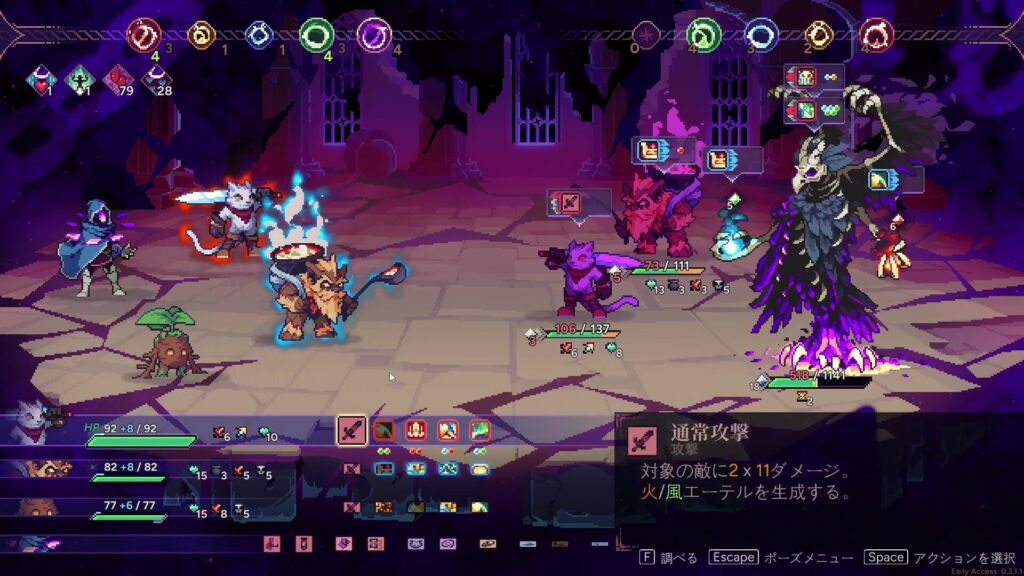Select the highlighted normal attack sword skill

pos(351,431)
